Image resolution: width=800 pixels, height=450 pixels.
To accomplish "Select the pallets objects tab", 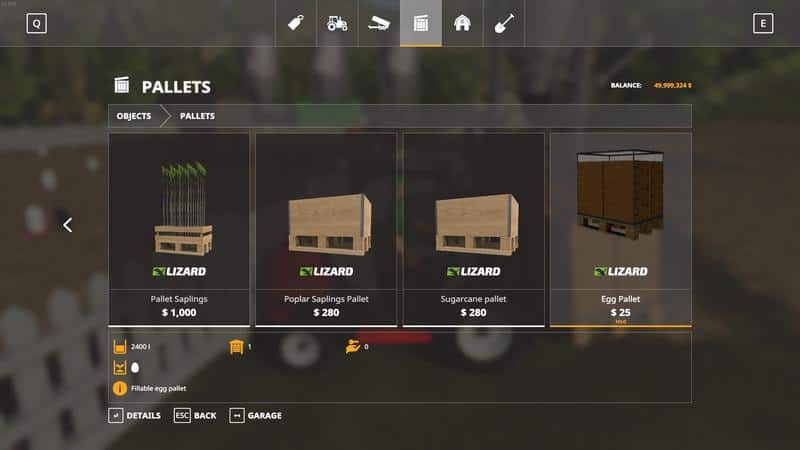I will pos(421,22).
